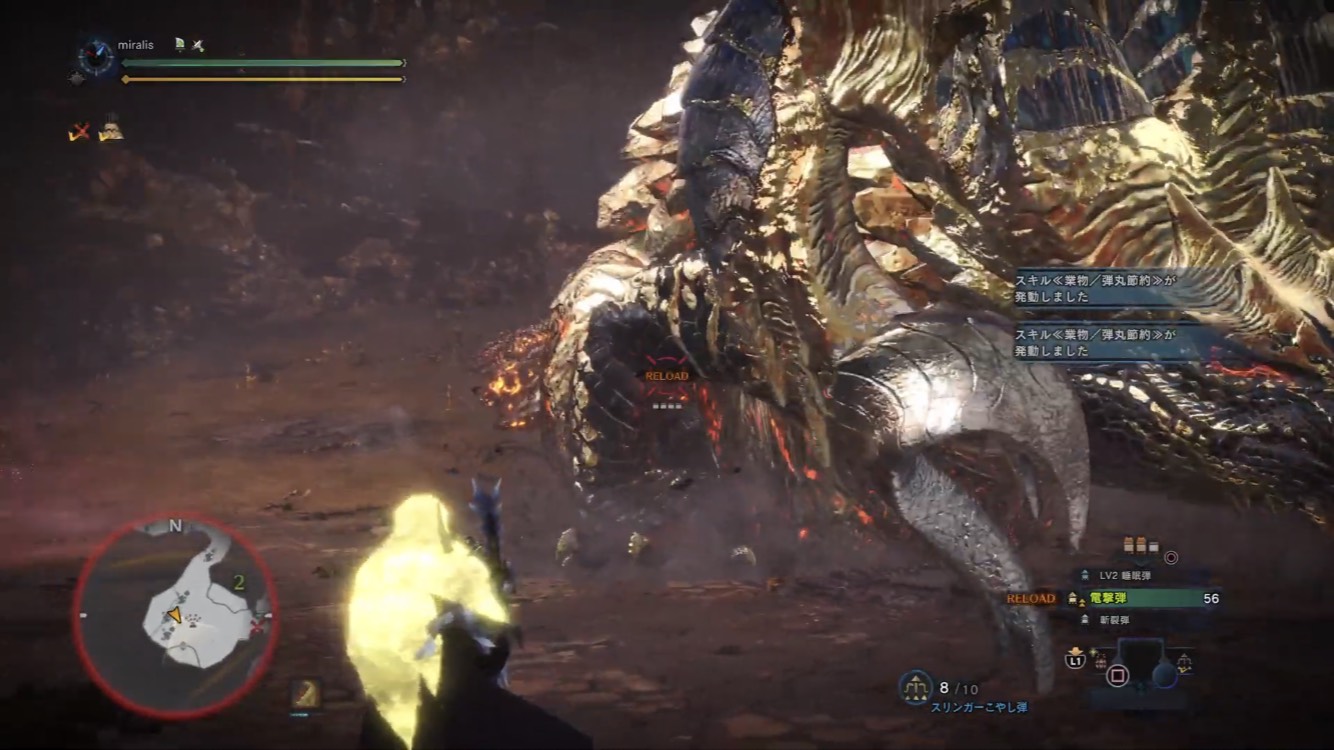Image resolution: width=1334 pixels, height=750 pixels.
Task: Click the area number 2 on the minimap
Action: [239, 582]
